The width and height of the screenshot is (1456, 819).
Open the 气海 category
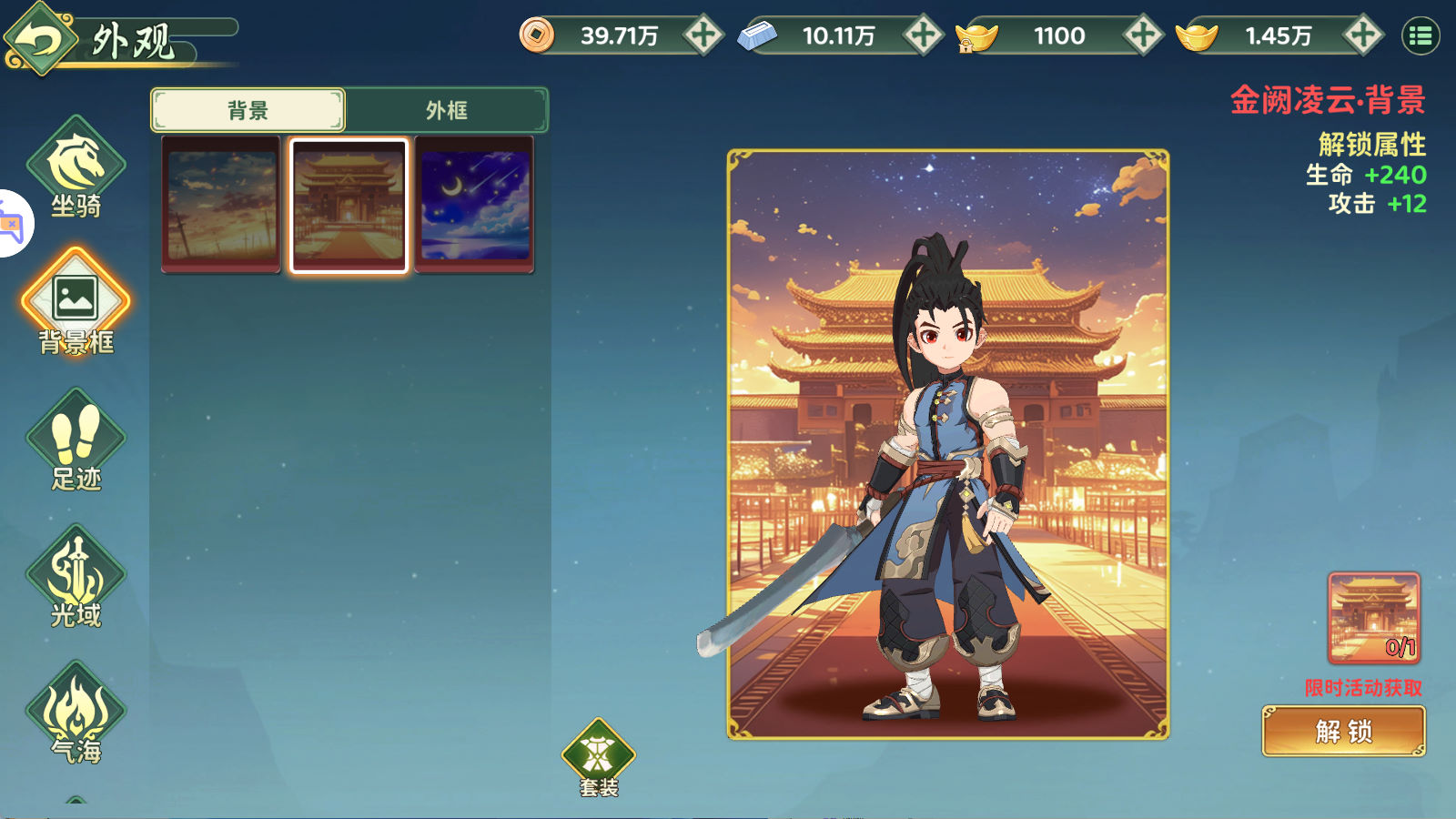pos(76,713)
